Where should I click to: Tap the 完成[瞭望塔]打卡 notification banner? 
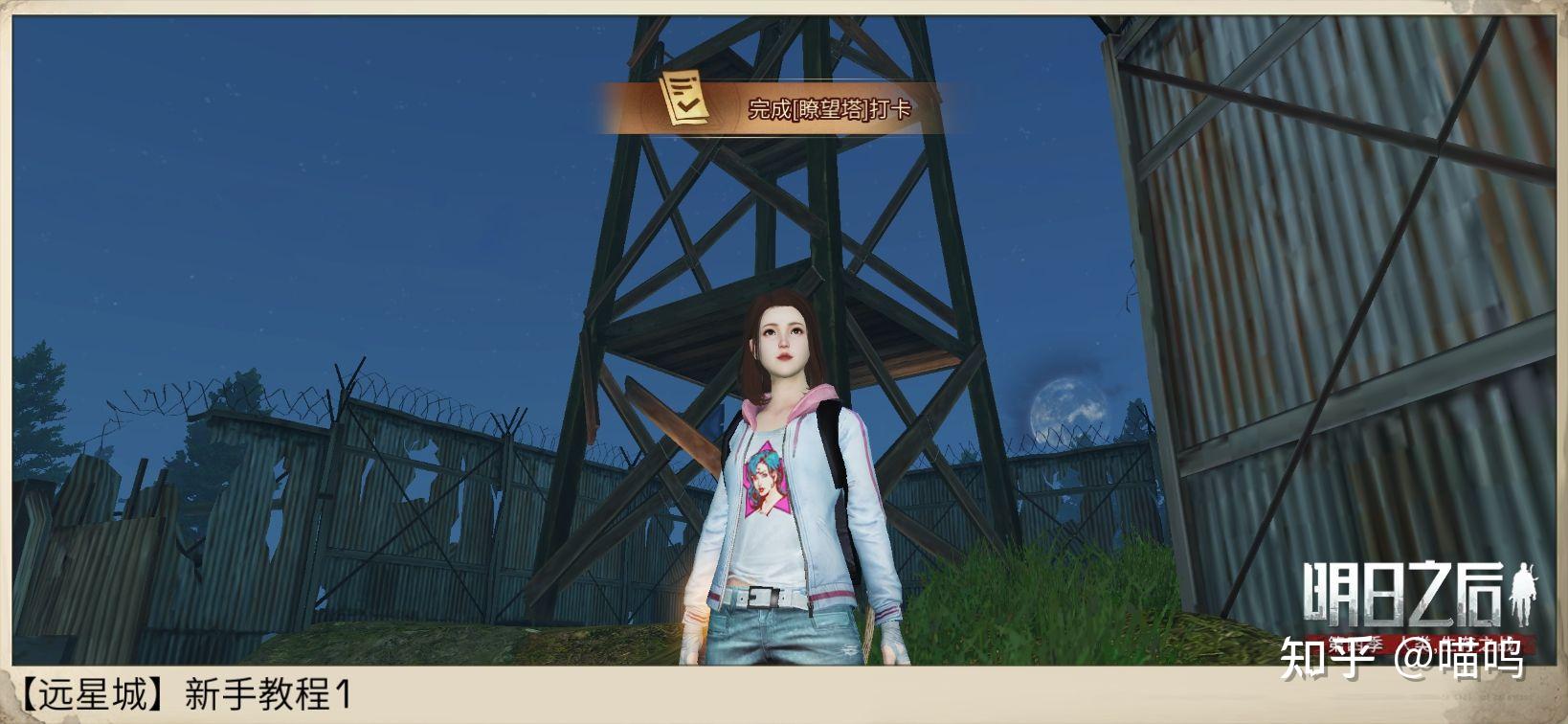(785, 108)
